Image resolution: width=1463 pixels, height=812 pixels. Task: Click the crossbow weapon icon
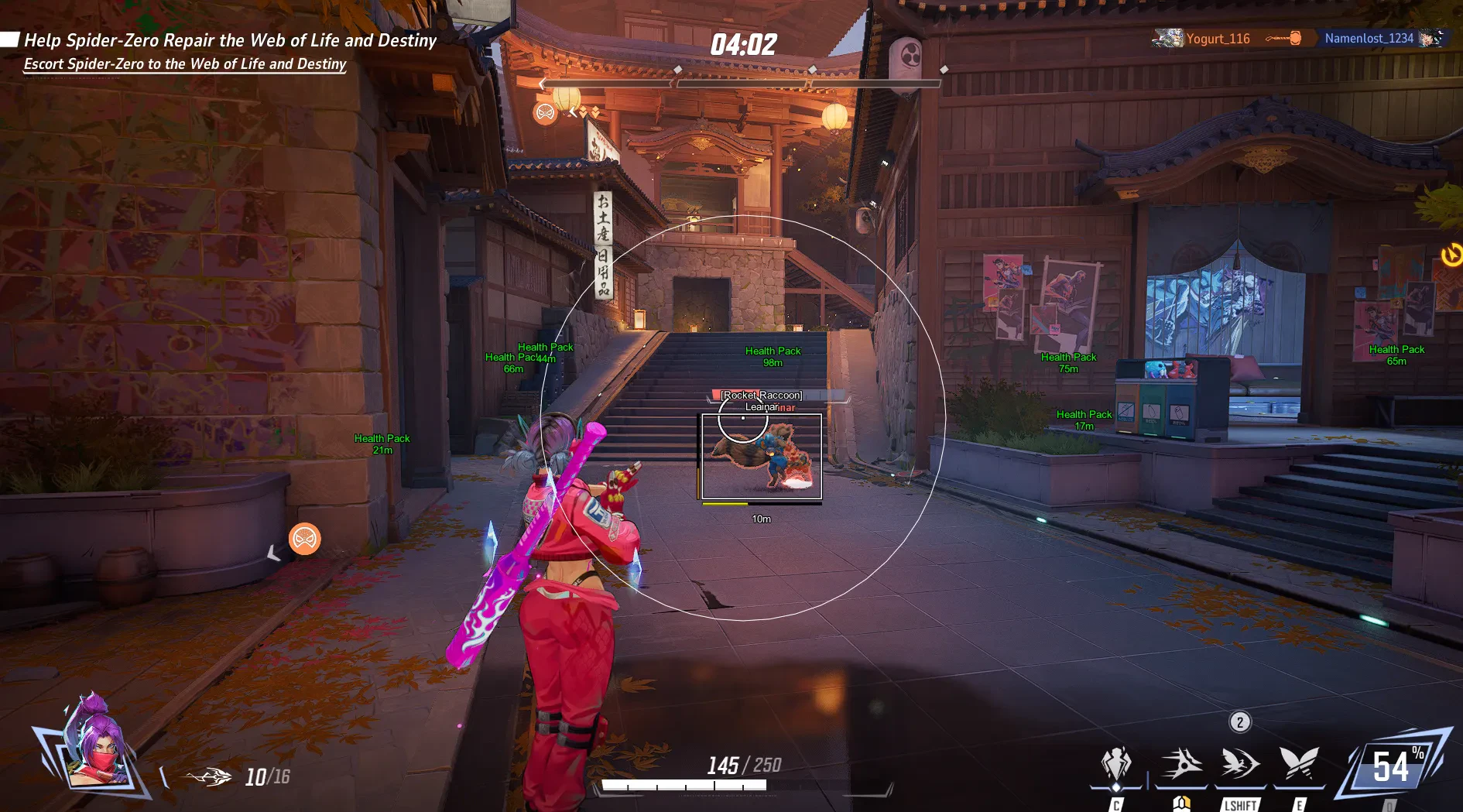(209, 776)
